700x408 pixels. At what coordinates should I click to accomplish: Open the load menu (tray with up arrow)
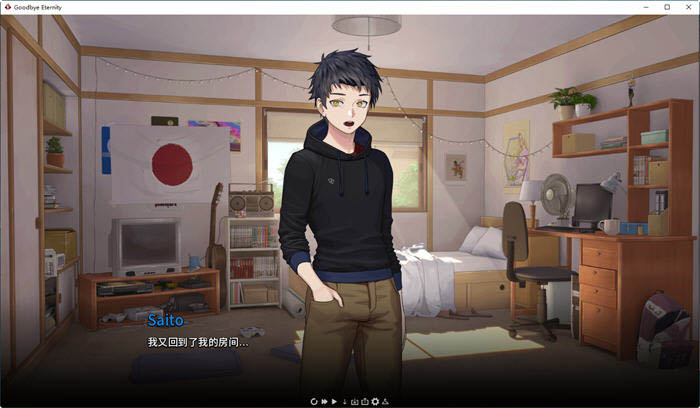(364, 401)
